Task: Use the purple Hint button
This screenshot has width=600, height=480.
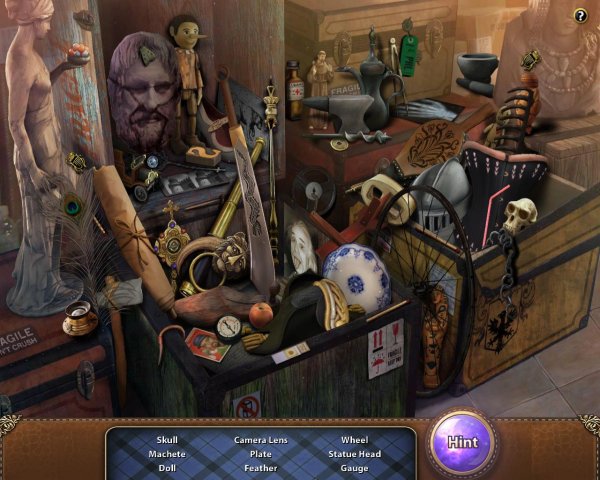Action: [461, 442]
